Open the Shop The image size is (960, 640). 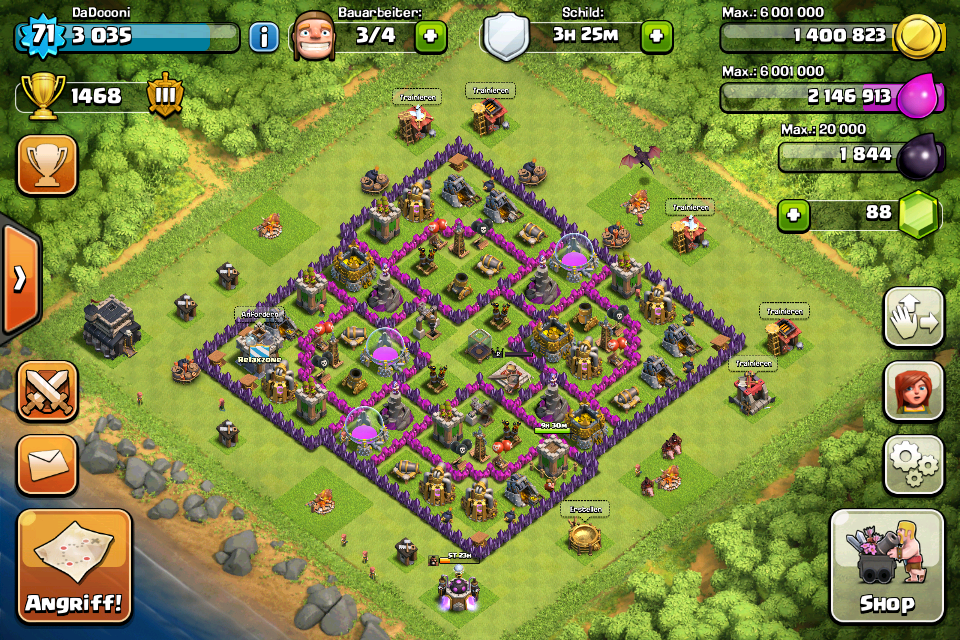click(887, 566)
